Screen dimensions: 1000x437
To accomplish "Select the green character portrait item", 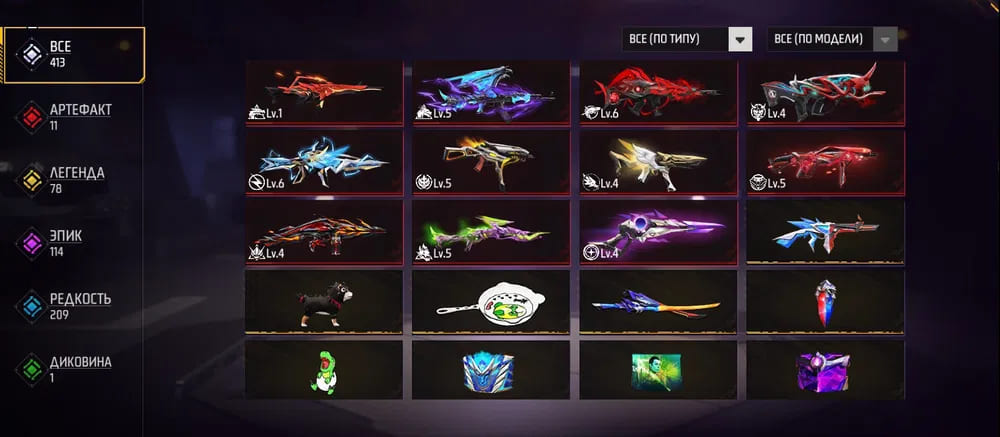I will tap(658, 369).
